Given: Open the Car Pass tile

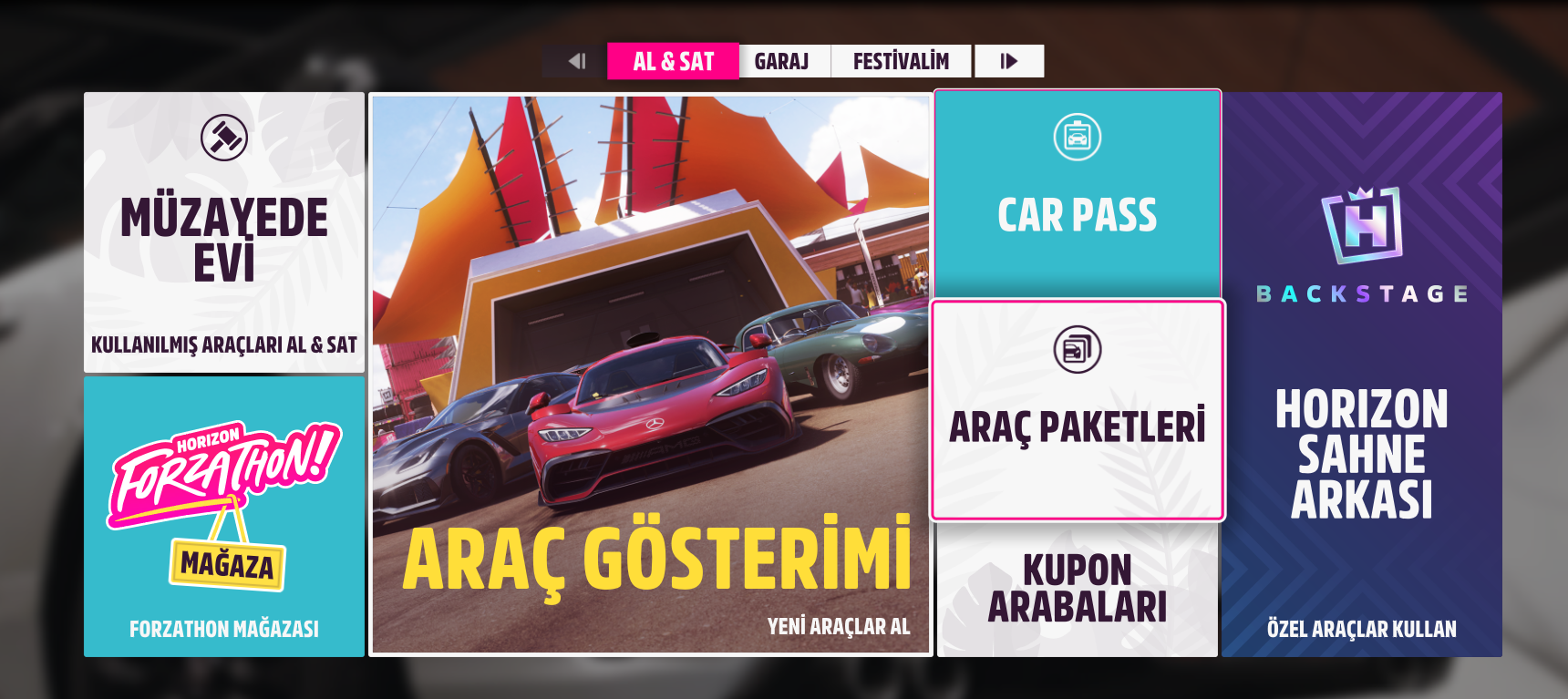Looking at the screenshot, I should coord(1078,193).
